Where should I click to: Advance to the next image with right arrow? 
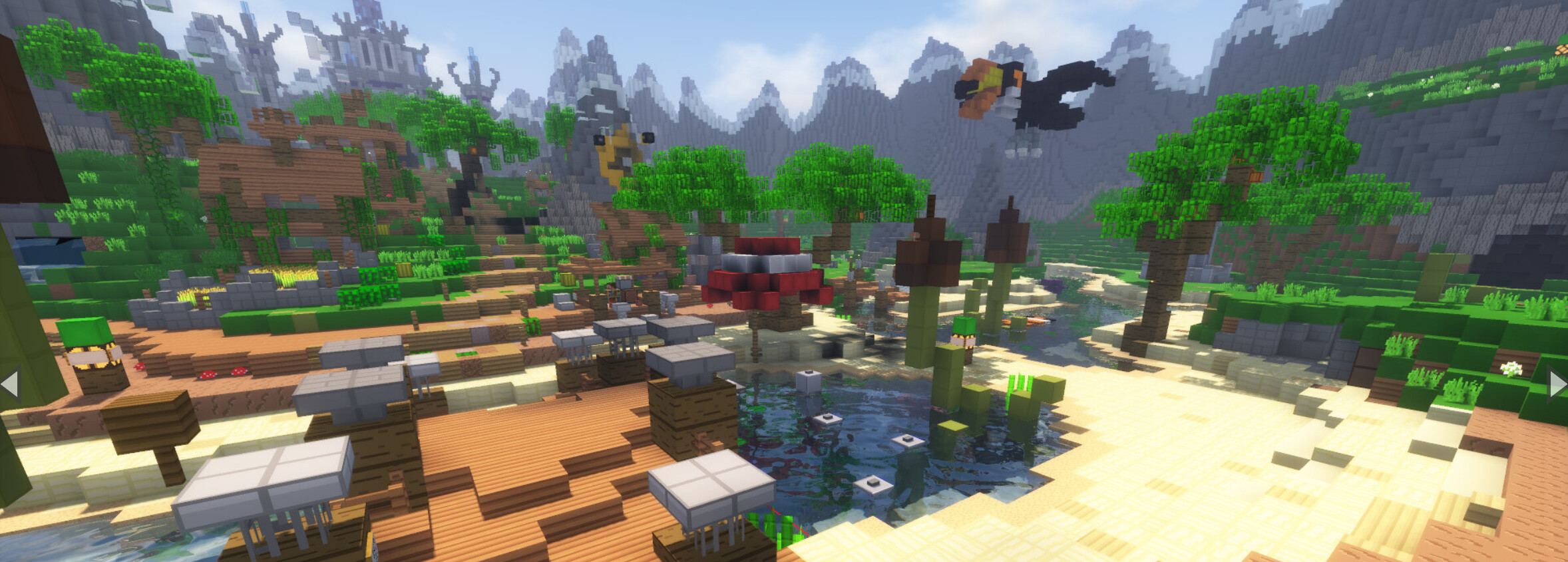tap(1557, 384)
